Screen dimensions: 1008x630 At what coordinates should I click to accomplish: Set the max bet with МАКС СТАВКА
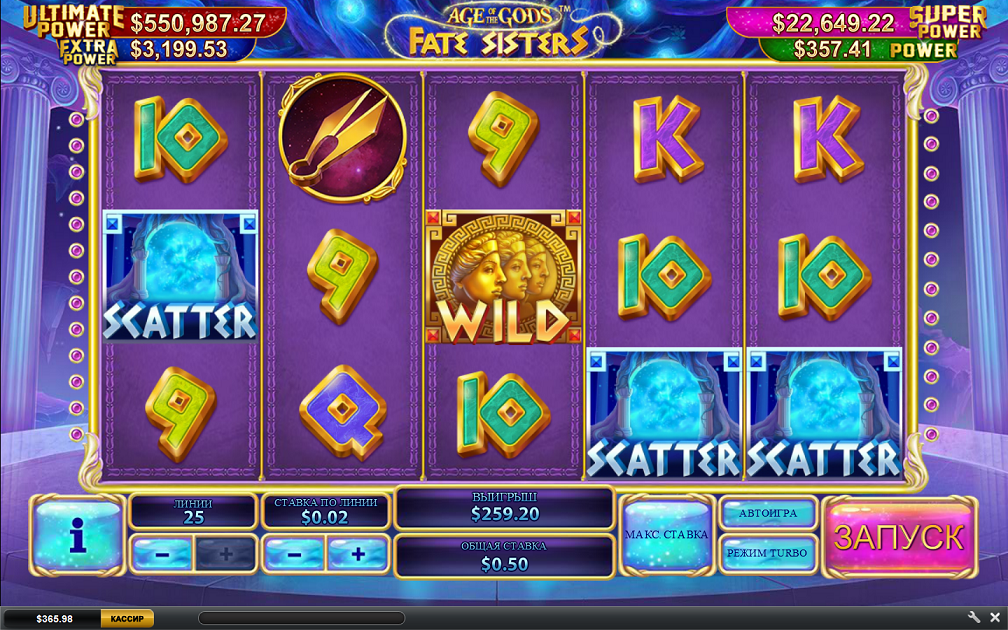[x=666, y=535]
